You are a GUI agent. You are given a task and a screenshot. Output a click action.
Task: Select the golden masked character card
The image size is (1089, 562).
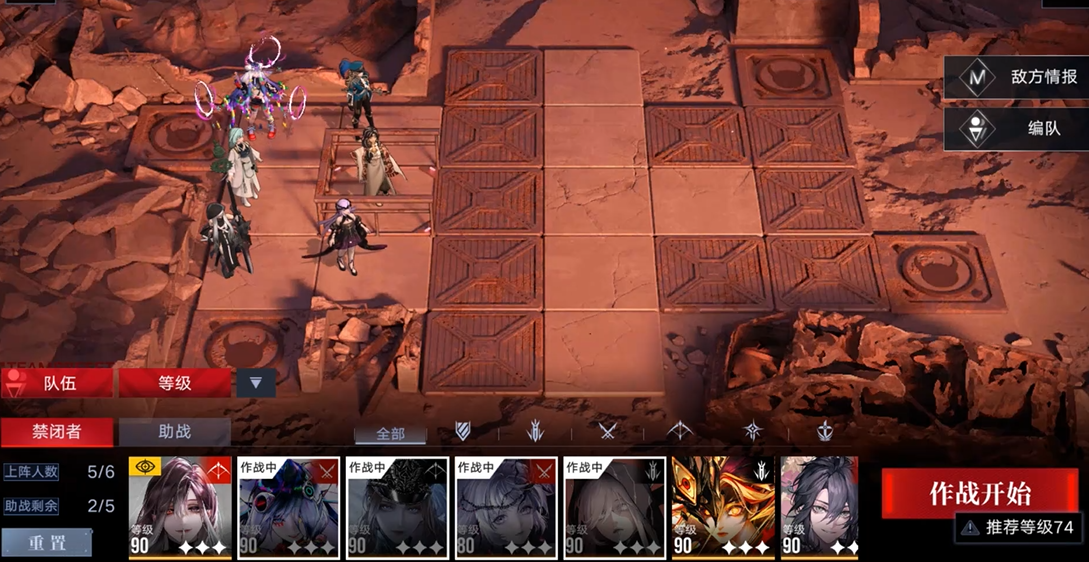(x=722, y=508)
